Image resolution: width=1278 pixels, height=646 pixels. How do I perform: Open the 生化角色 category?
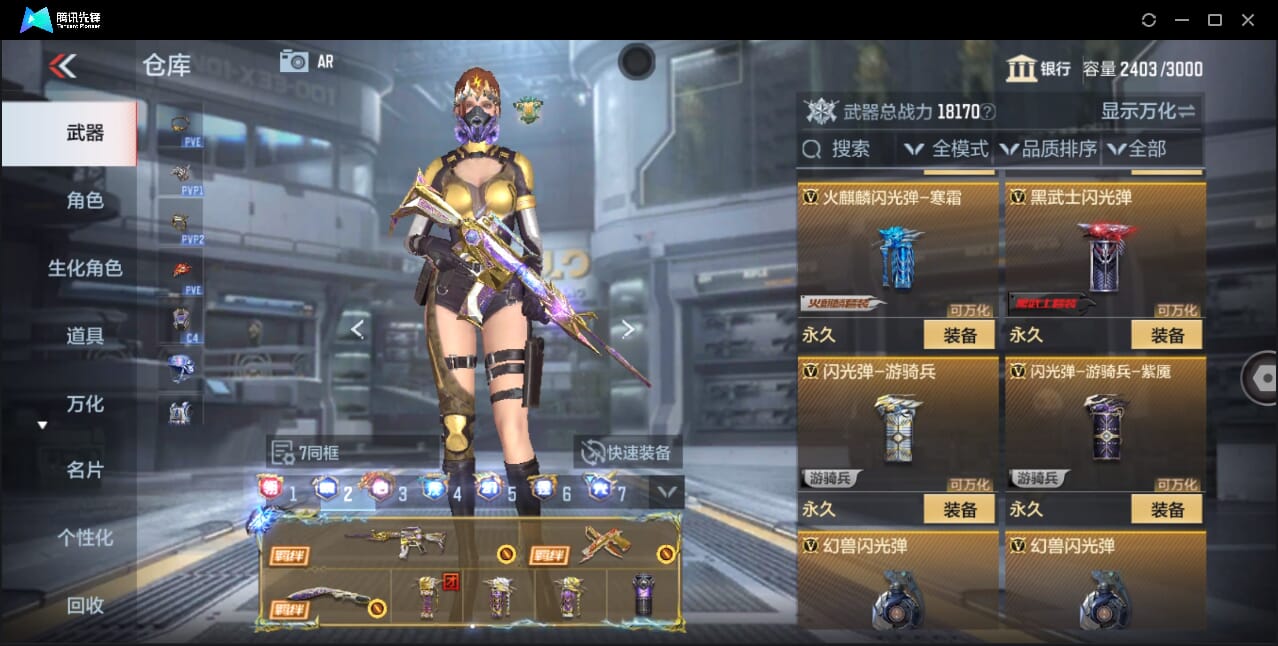[85, 268]
